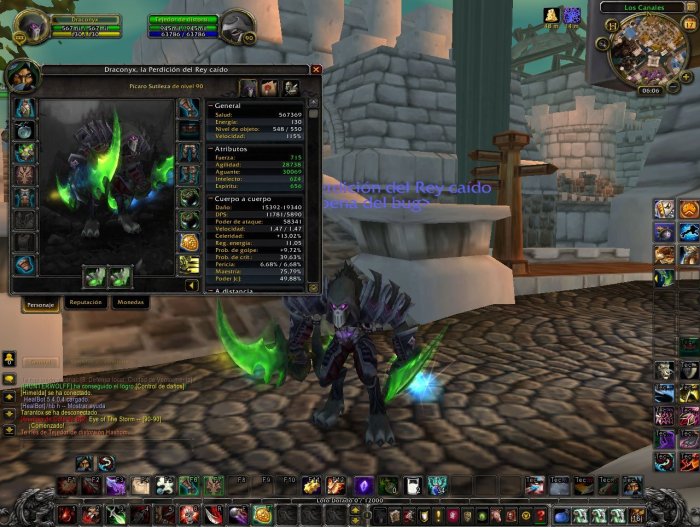Screen dimensions: 700x527
Task: Open the minimap calendar button
Action: (x=690, y=23)
